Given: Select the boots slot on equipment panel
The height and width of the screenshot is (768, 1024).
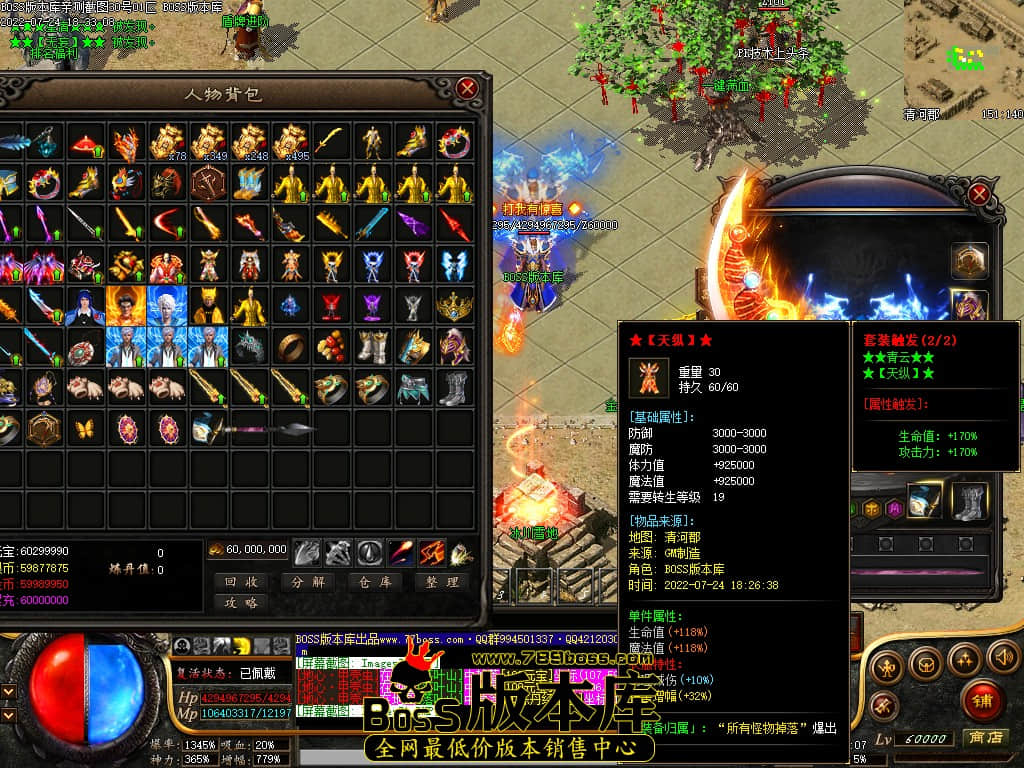Looking at the screenshot, I should [968, 501].
